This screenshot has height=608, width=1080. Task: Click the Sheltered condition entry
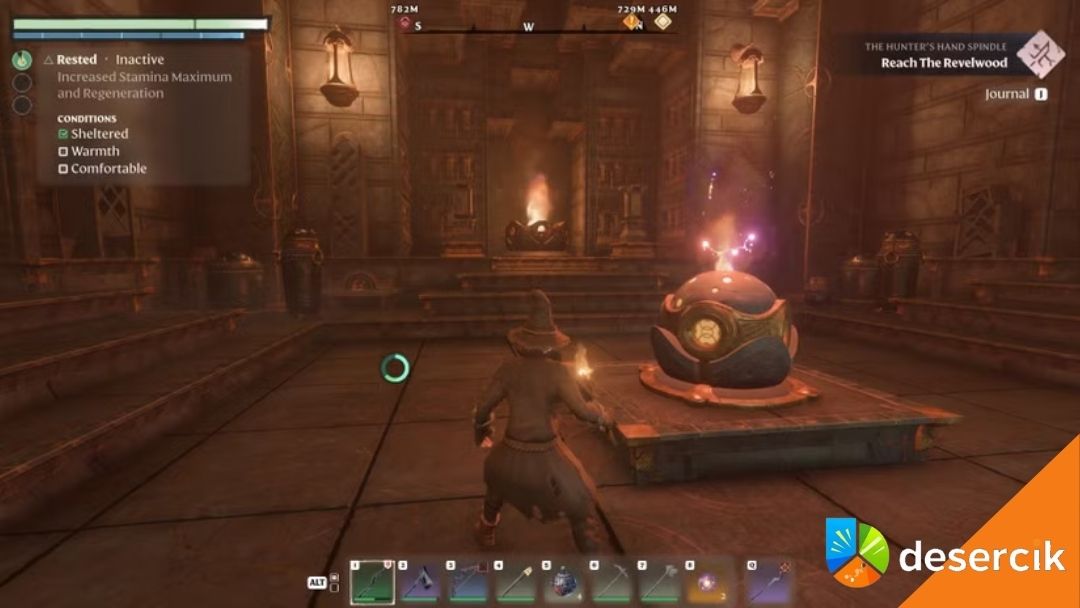point(93,133)
